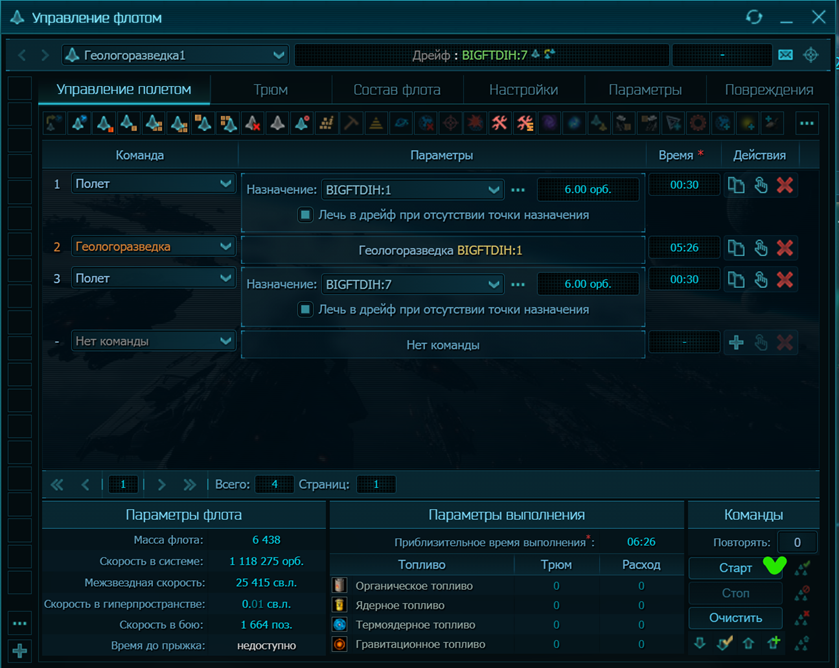Open the Состав флота tab

pos(395,90)
